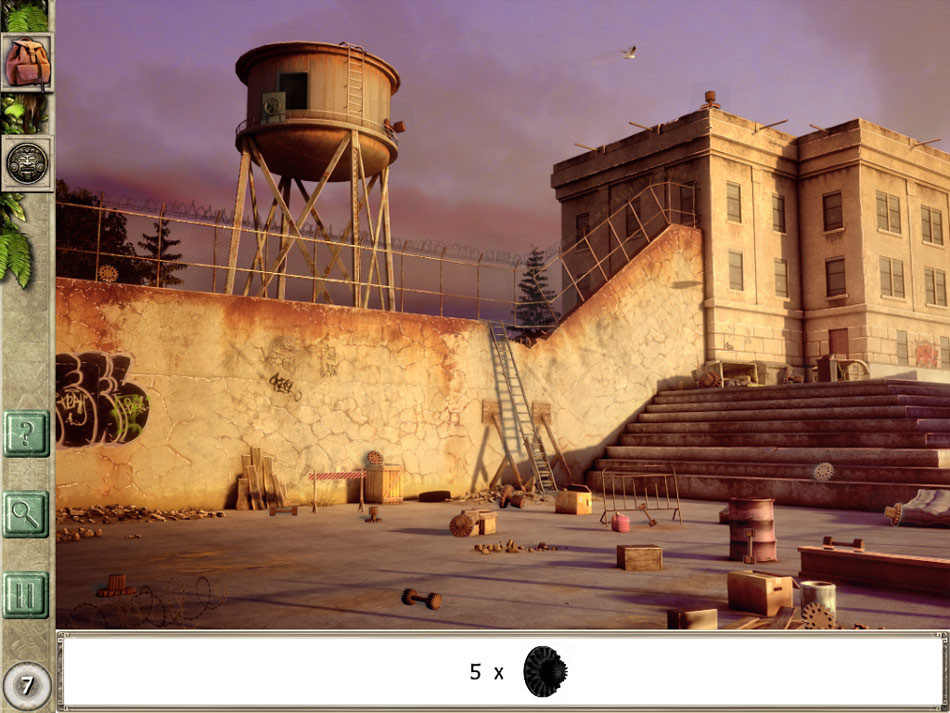Select the carved mask medallion icon
The width and height of the screenshot is (950, 713).
coord(27,163)
